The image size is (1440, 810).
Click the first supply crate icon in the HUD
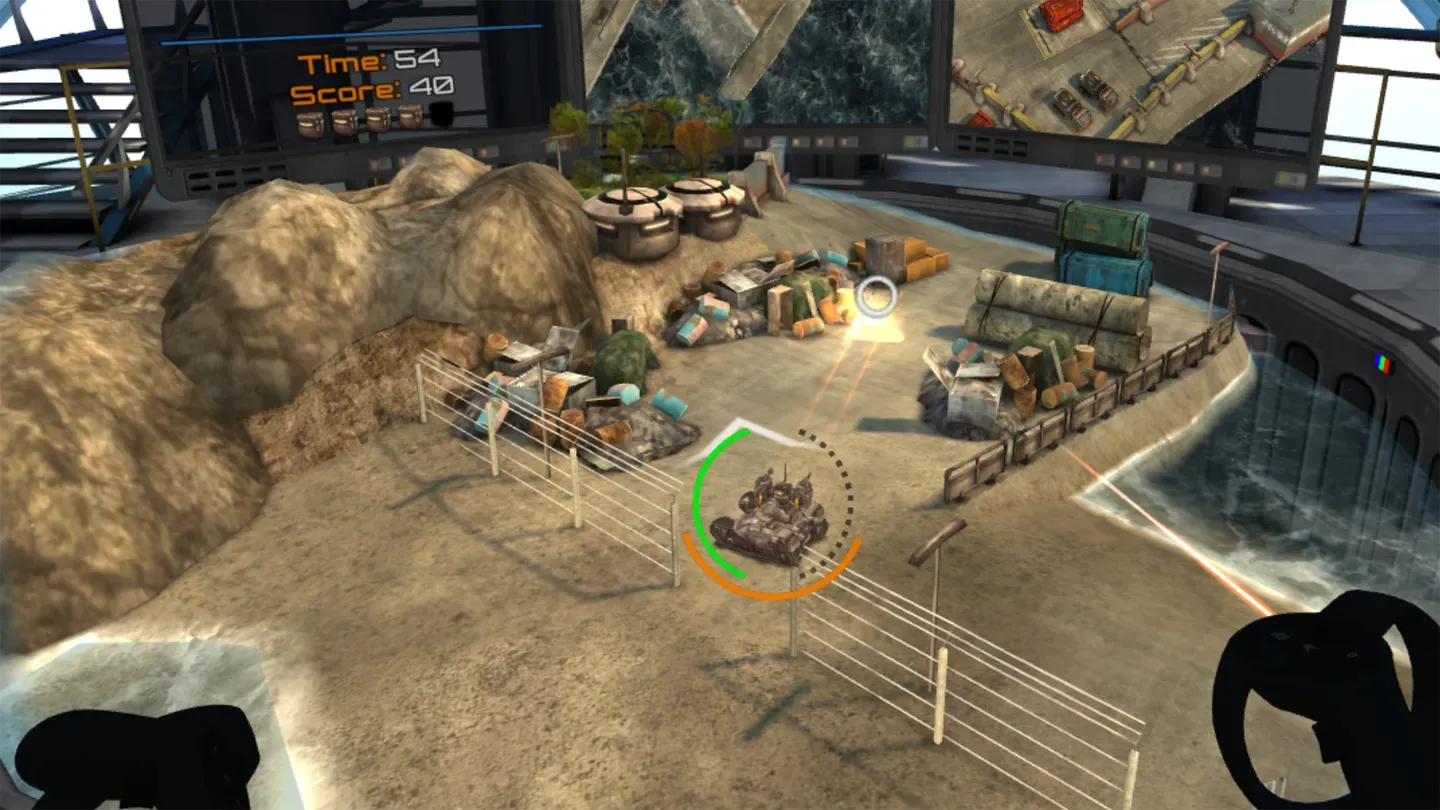click(x=308, y=124)
